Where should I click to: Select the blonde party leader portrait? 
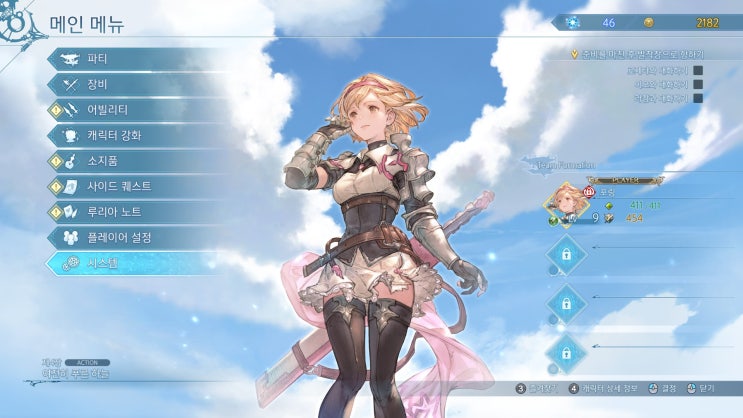pyautogui.click(x=566, y=201)
